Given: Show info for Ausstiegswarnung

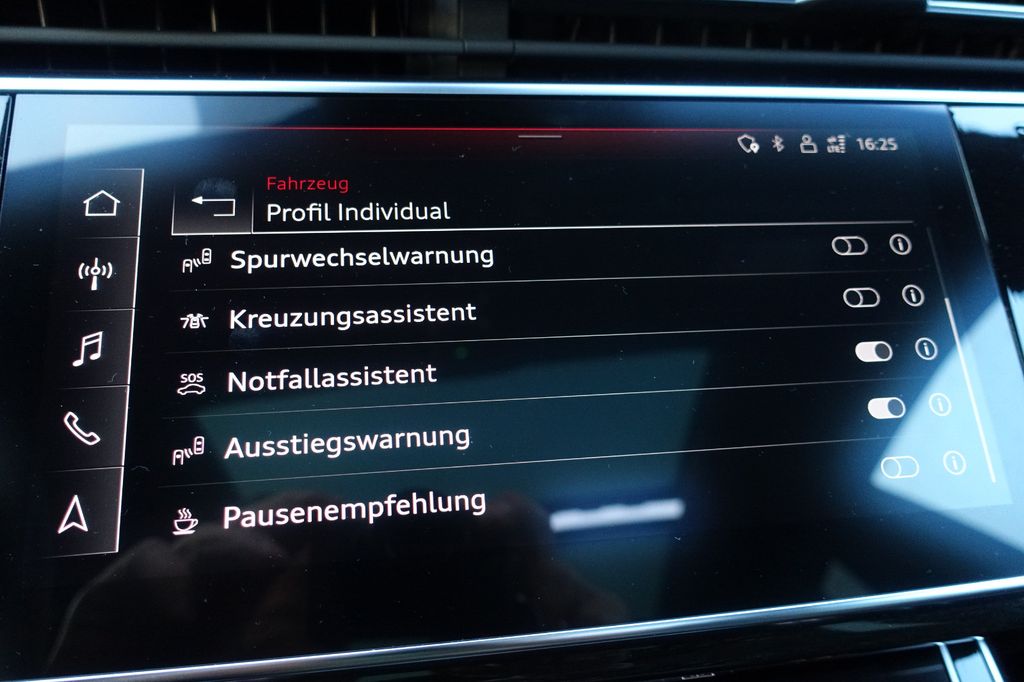Looking at the screenshot, I should click(939, 404).
